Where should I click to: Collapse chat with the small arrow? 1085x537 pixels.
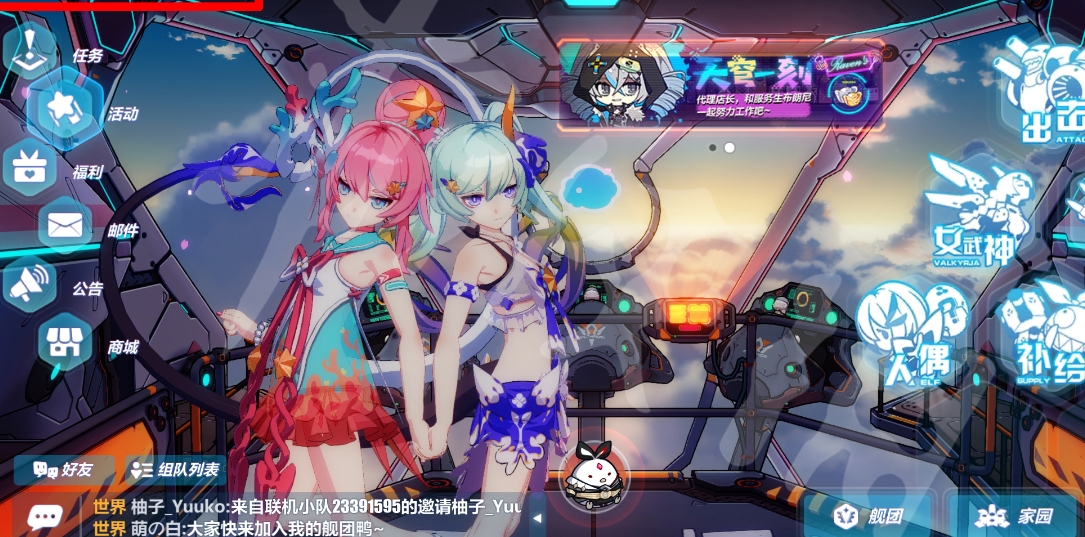click(x=537, y=517)
